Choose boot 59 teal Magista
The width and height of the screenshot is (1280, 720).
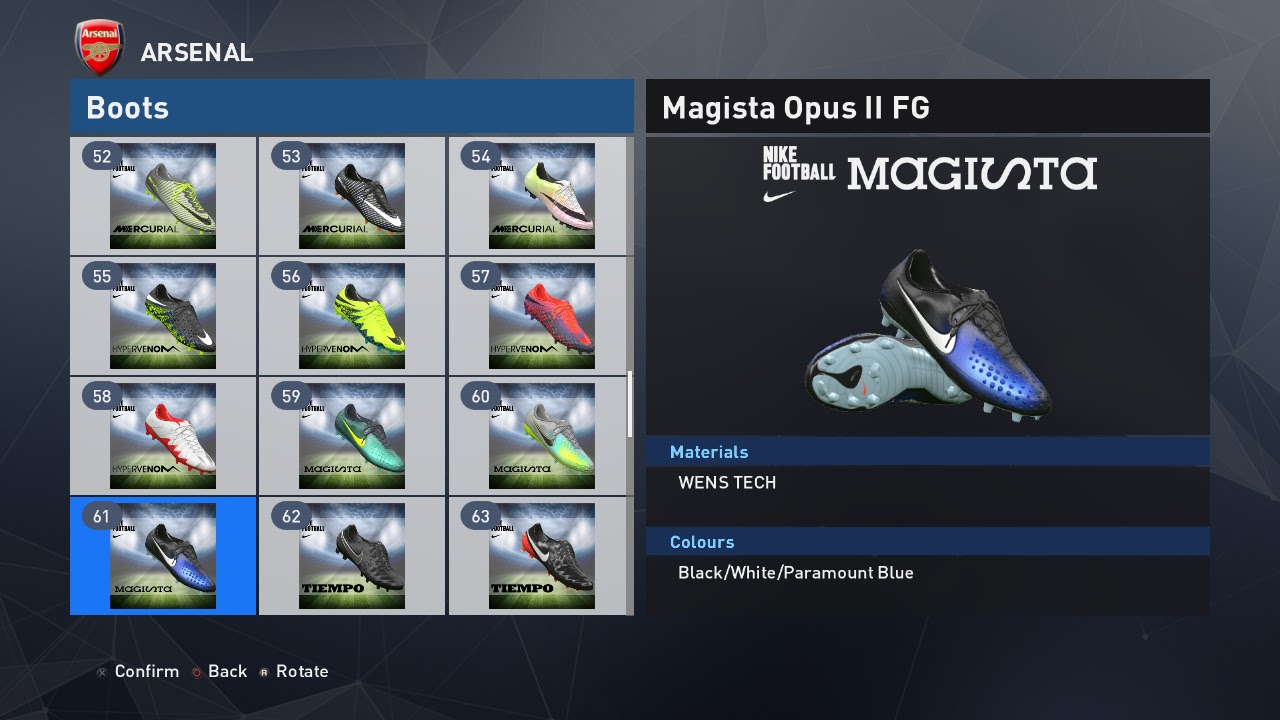click(x=352, y=436)
